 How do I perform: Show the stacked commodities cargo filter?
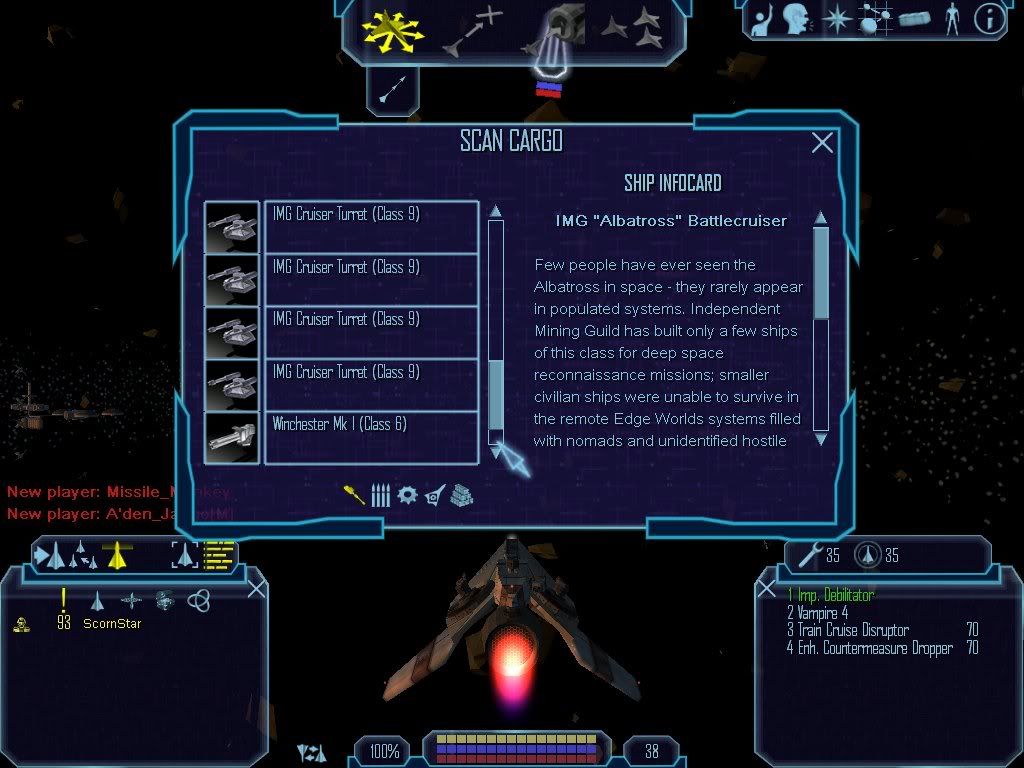[x=461, y=495]
